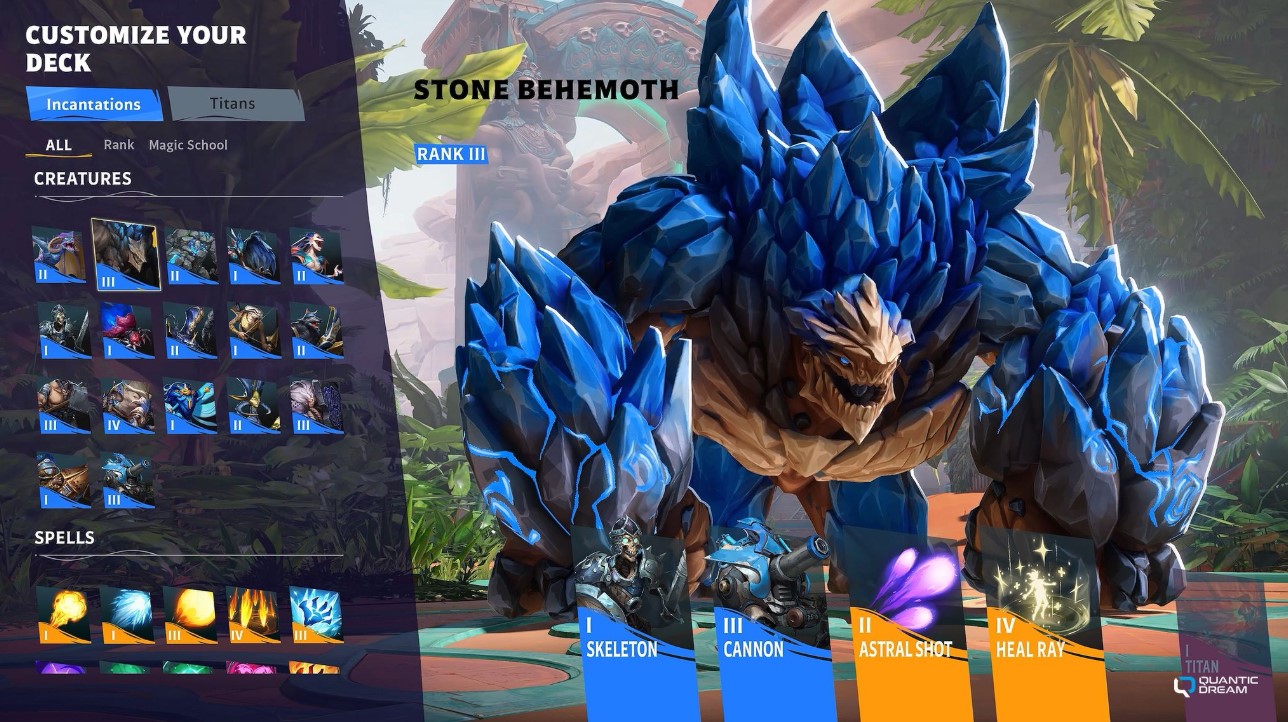This screenshot has height=722, width=1288.
Task: Pick the red crab creature card
Action: tap(126, 330)
